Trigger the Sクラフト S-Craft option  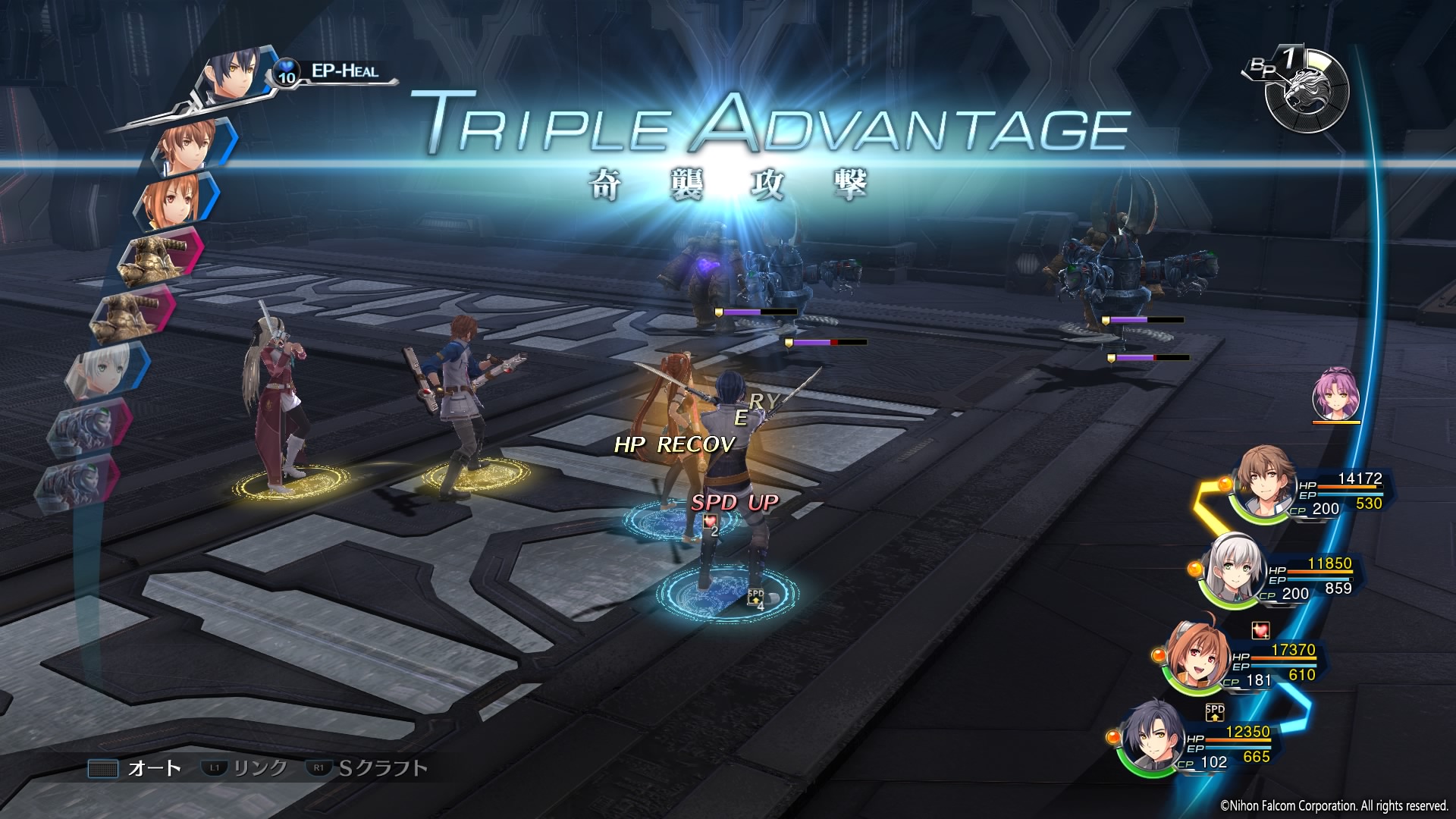pyautogui.click(x=368, y=768)
